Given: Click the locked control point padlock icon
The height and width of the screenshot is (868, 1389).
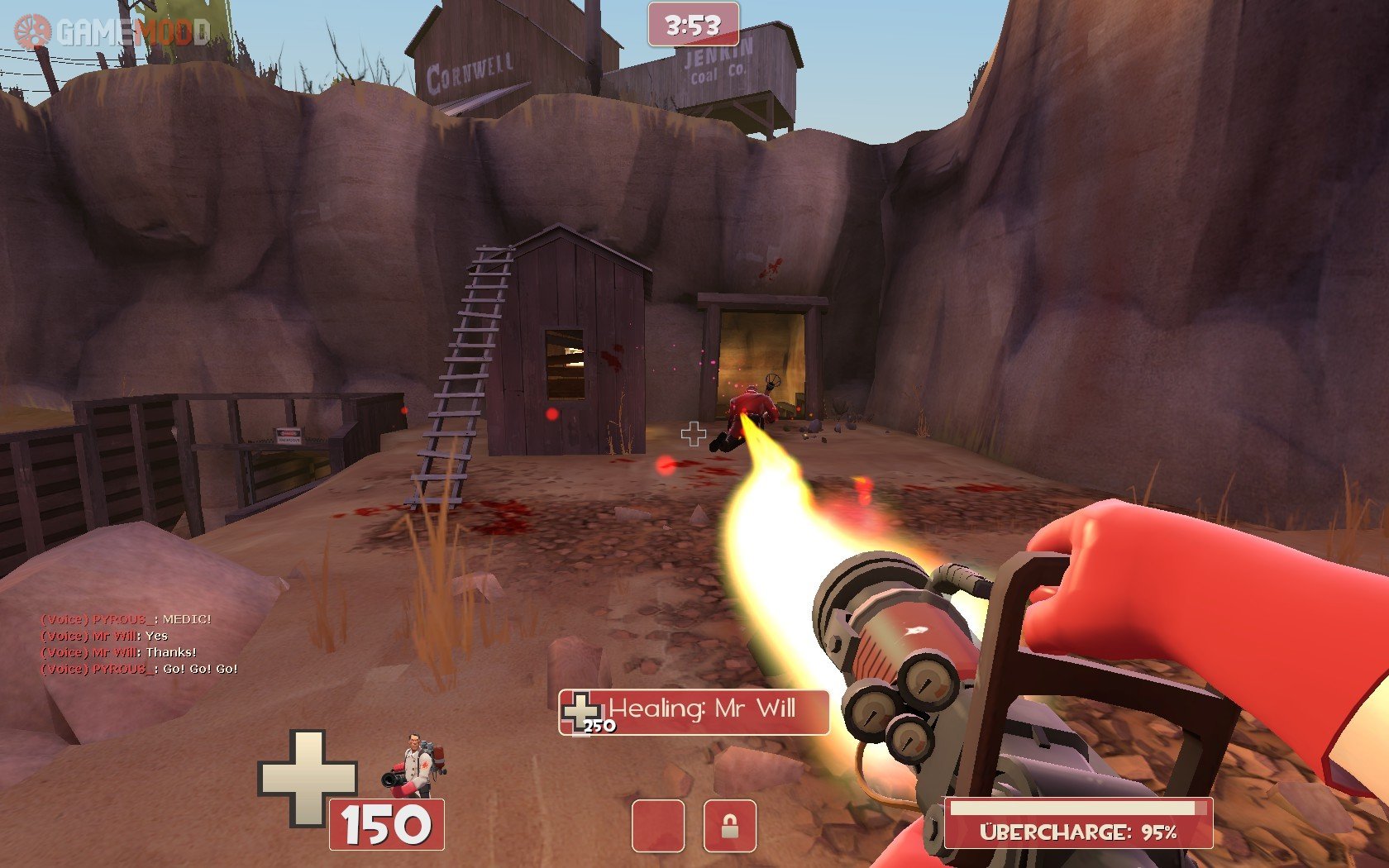Looking at the screenshot, I should [x=729, y=825].
